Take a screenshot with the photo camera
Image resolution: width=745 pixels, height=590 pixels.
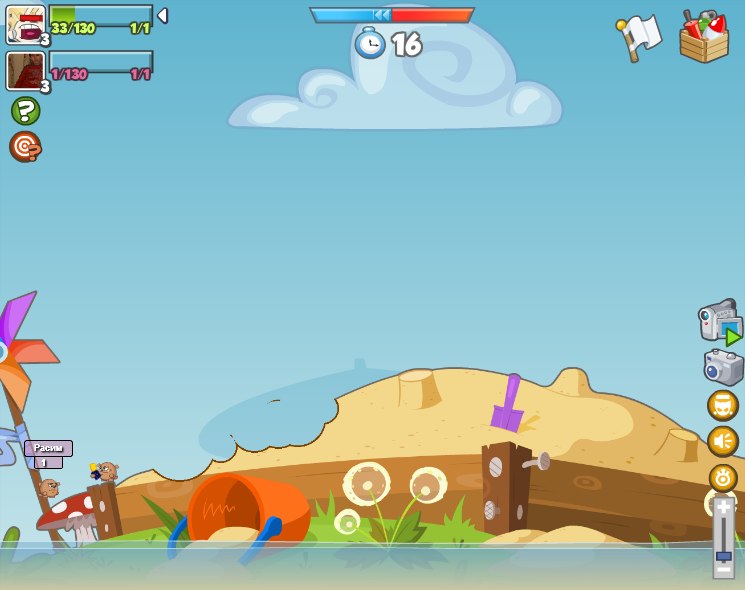pyautogui.click(x=723, y=367)
